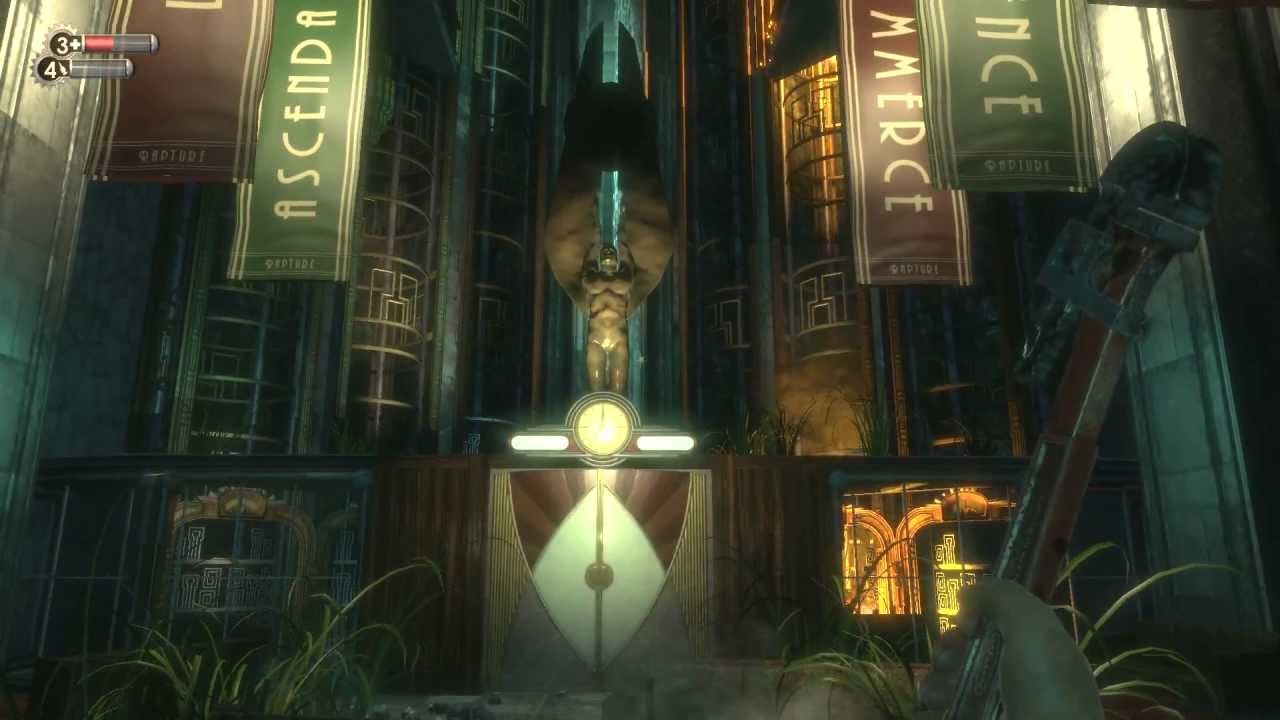Click the right glowing light panel beside the clock
The width and height of the screenshot is (1280, 720).
(x=666, y=440)
